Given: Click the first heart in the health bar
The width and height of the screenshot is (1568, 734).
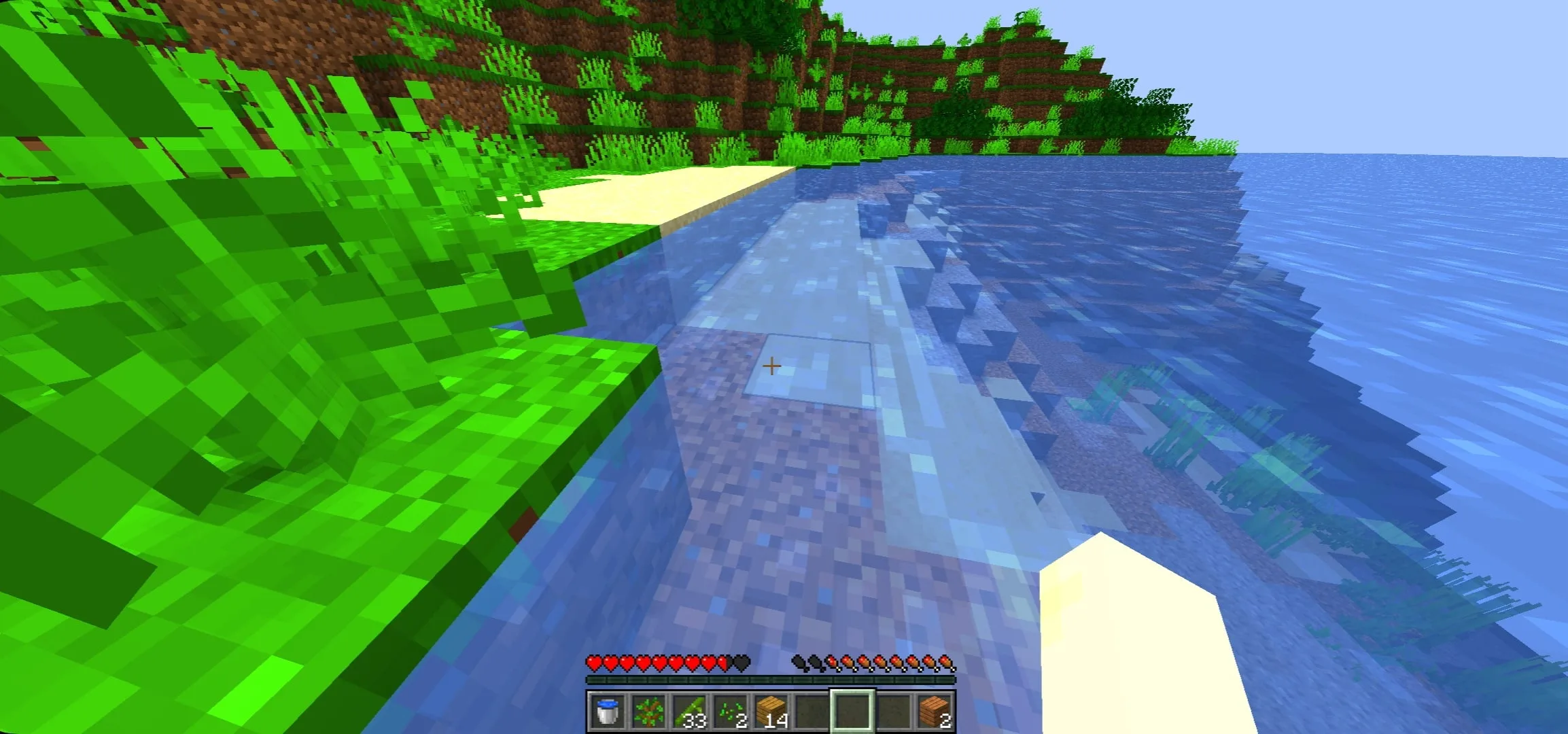Looking at the screenshot, I should coord(595,663).
